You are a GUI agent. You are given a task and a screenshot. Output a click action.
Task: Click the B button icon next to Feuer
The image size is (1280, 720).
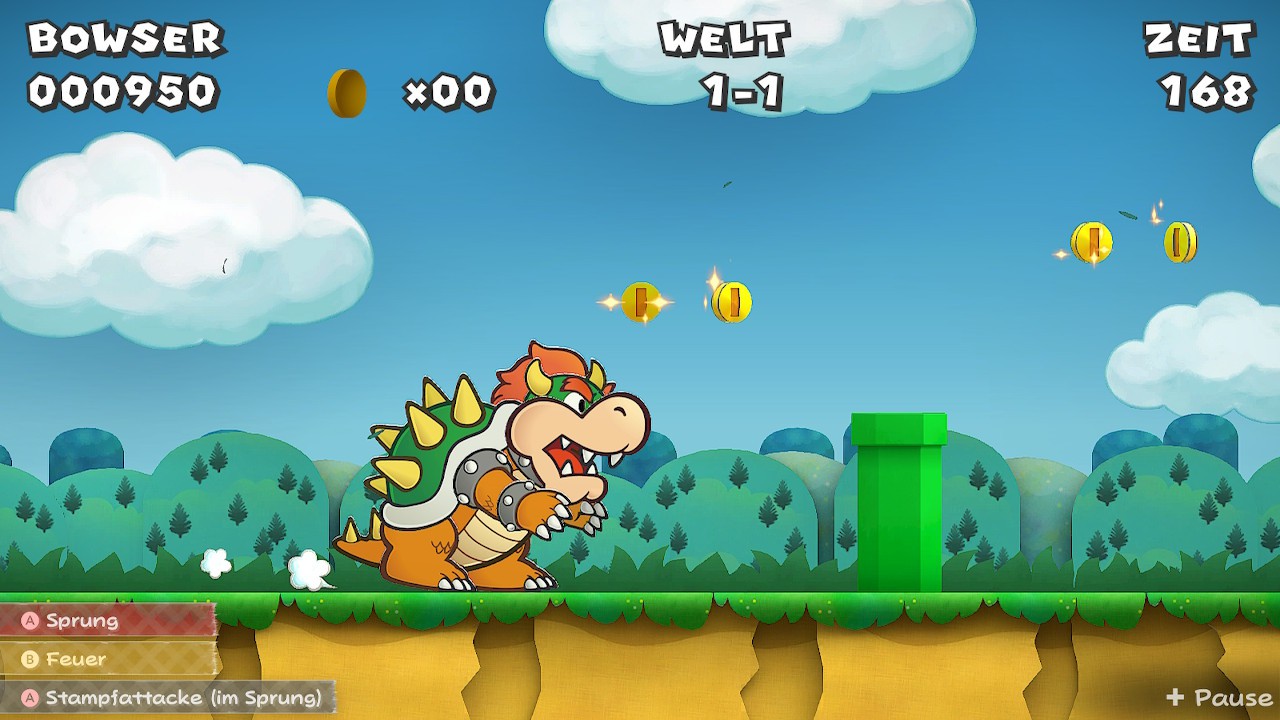click(31, 659)
